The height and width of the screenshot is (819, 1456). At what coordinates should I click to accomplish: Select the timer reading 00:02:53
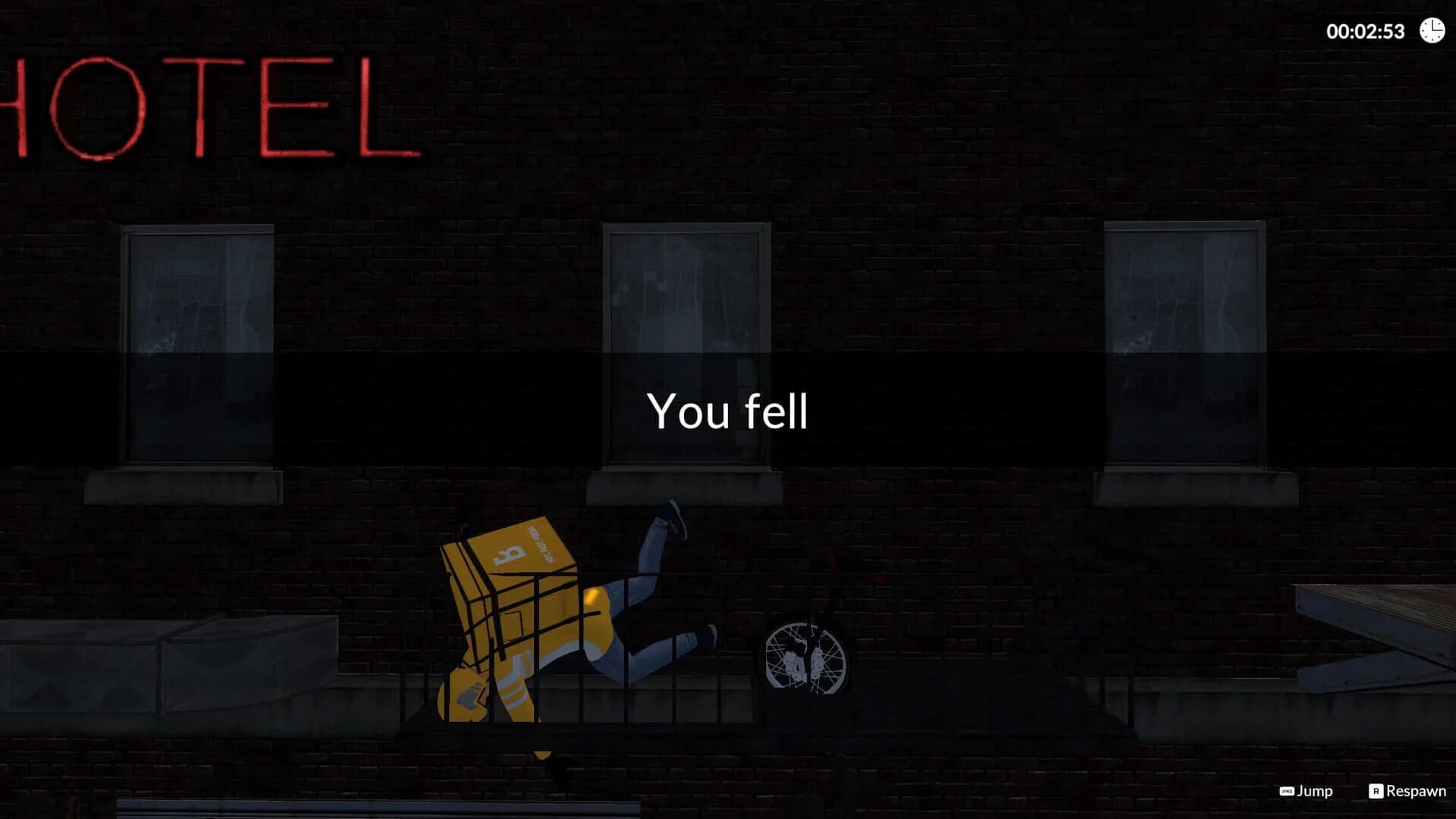[x=1368, y=32]
